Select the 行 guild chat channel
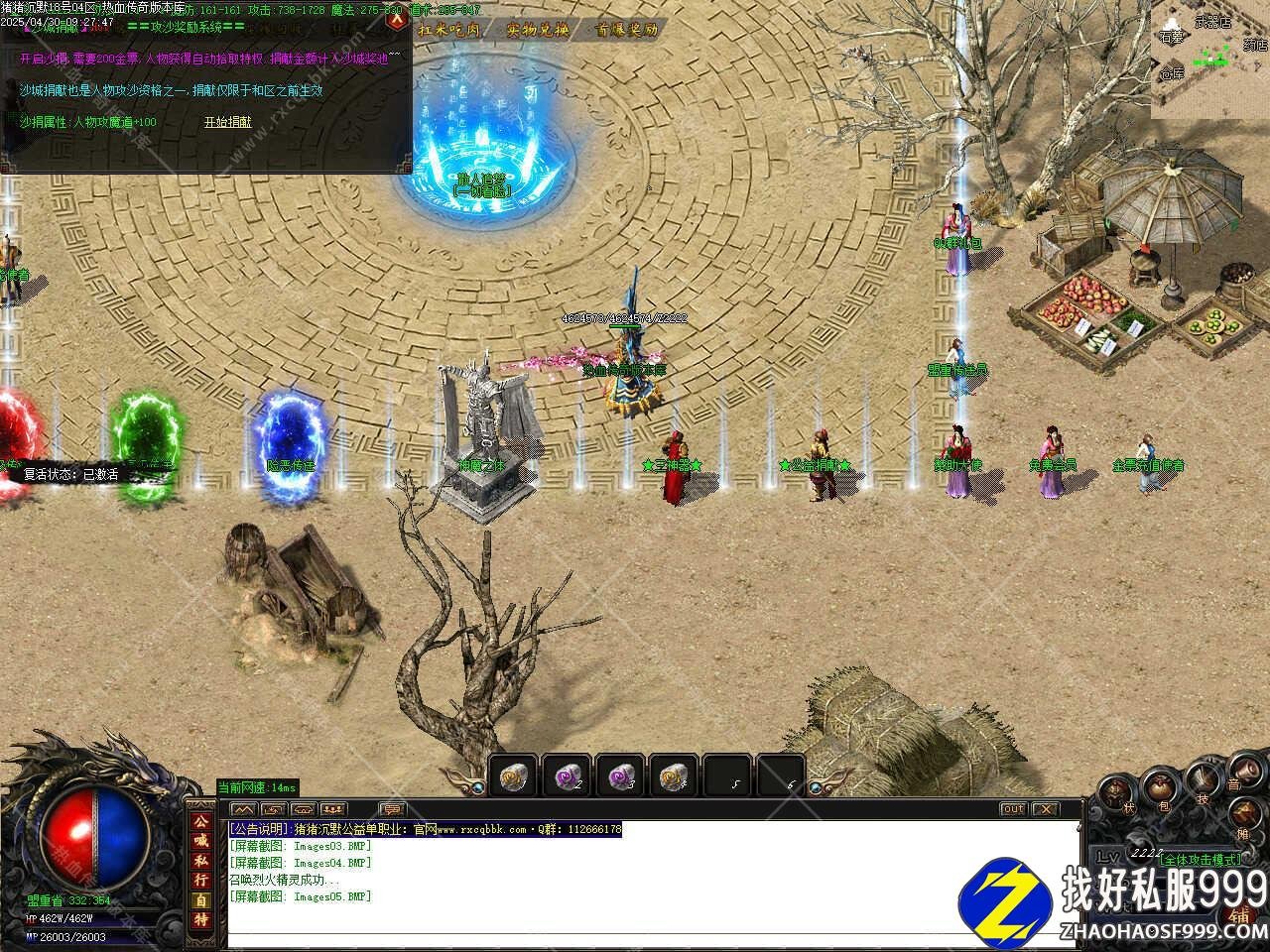 tap(200, 881)
